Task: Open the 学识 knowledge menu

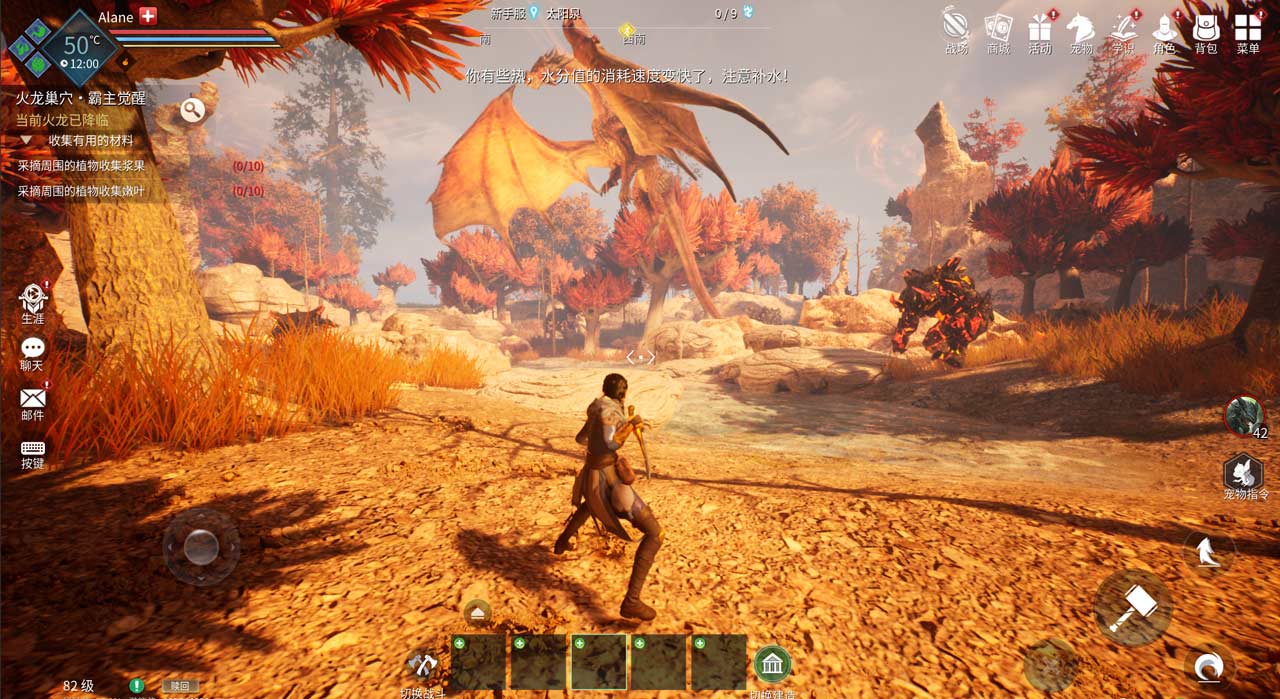Action: point(1123,28)
